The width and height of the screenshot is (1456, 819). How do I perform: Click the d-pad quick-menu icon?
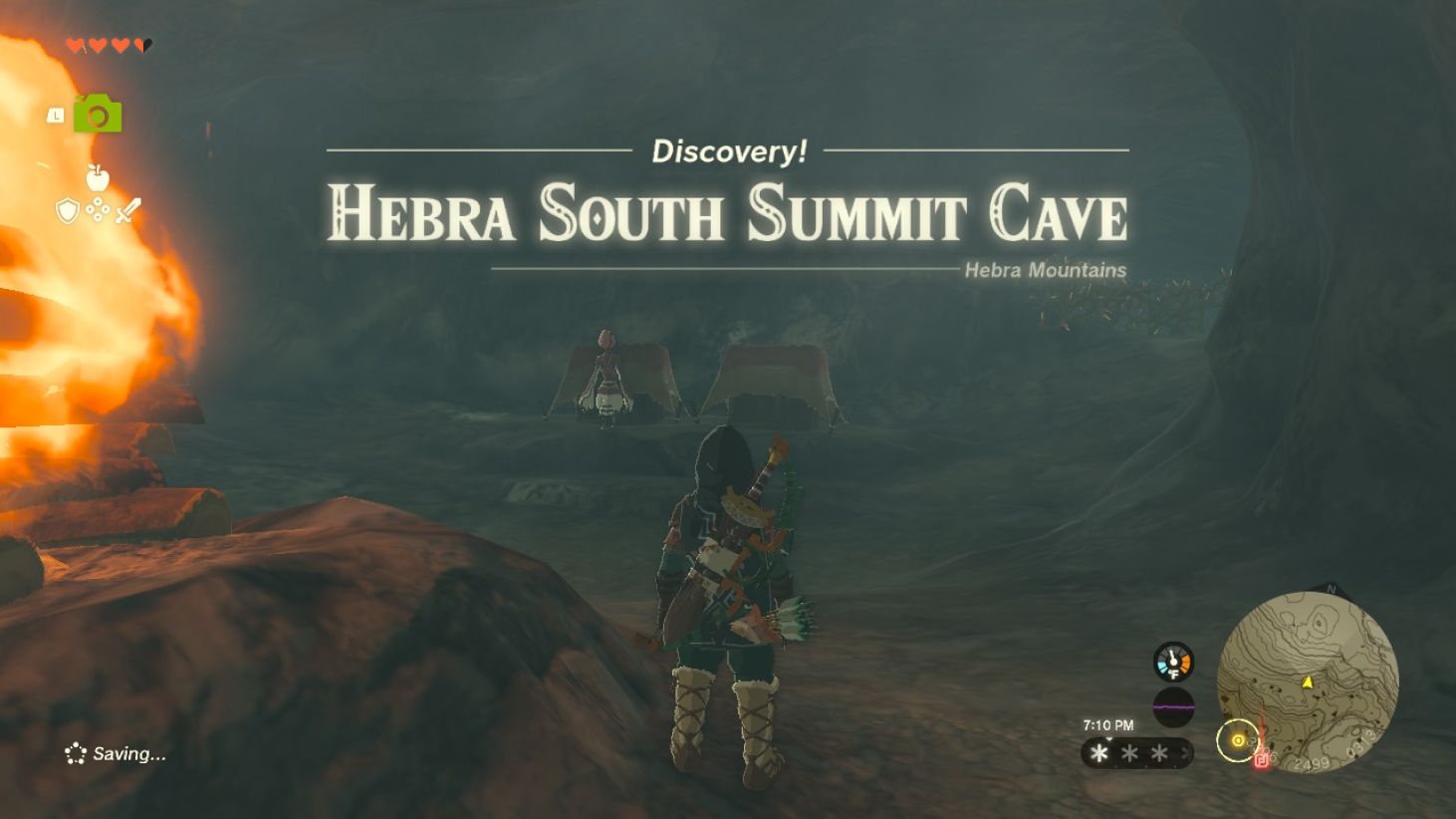click(96, 211)
